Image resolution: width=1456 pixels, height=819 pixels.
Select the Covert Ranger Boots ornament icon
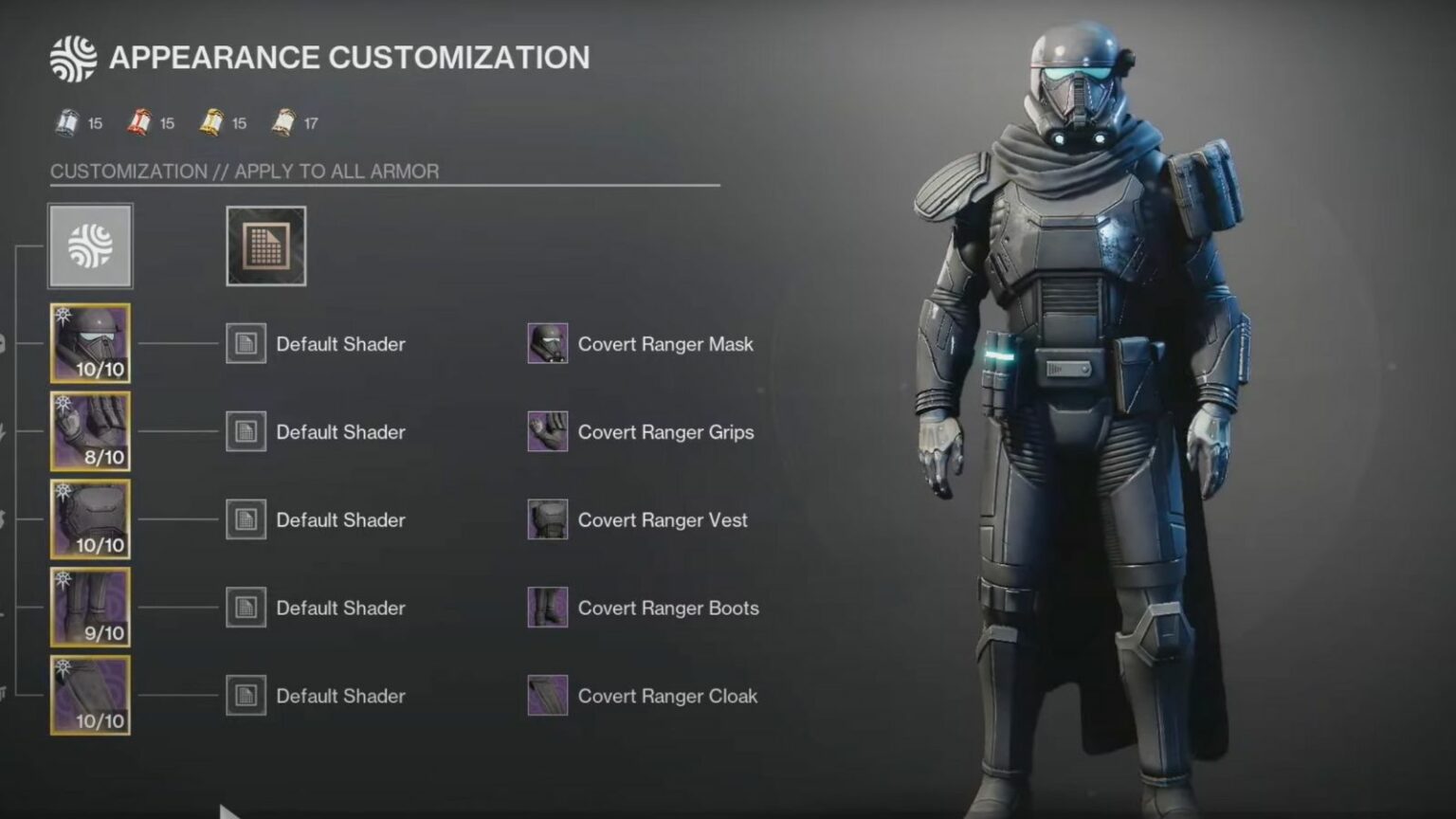click(546, 608)
